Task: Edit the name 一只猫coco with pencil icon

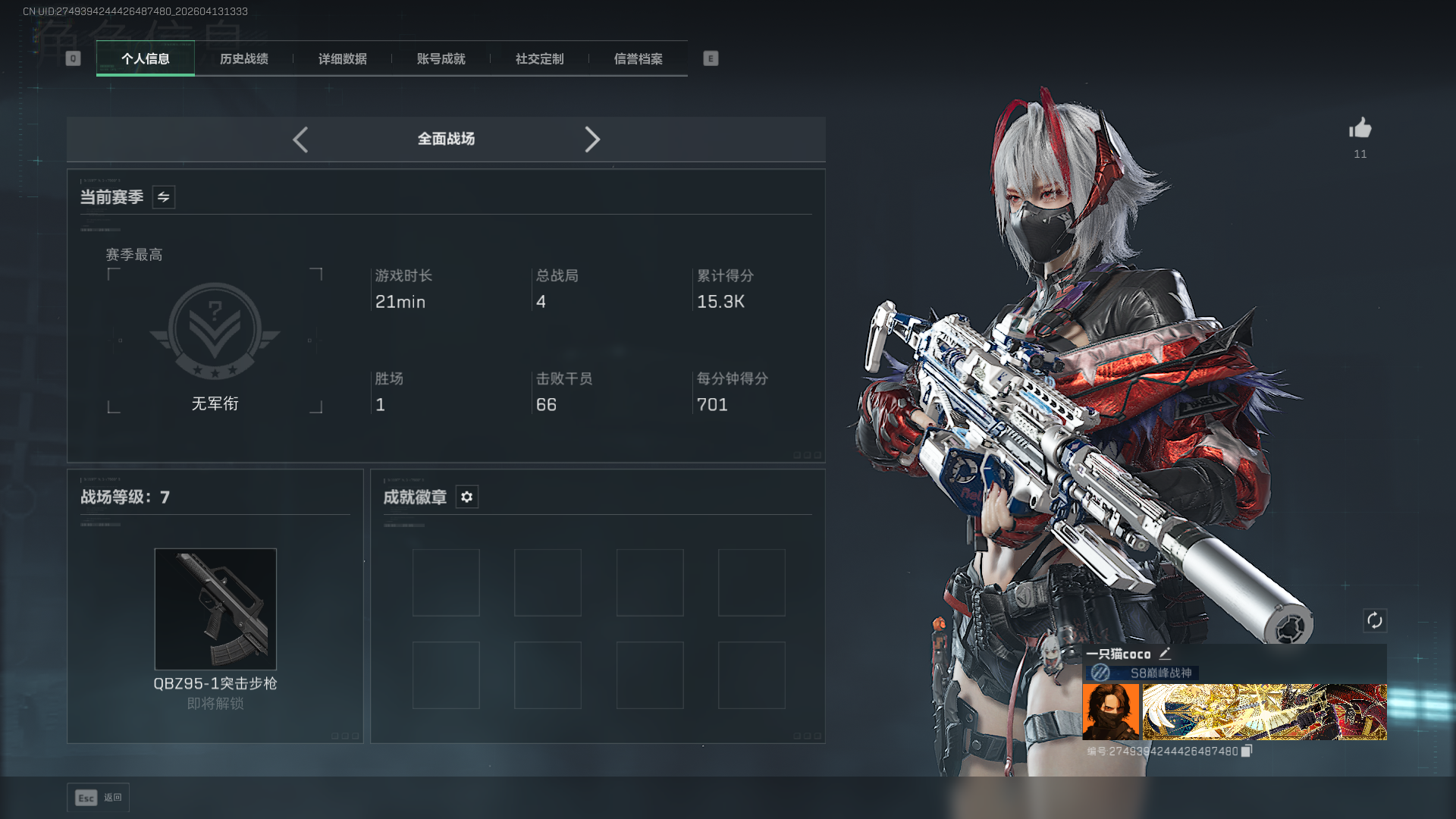Action: pyautogui.click(x=1165, y=654)
